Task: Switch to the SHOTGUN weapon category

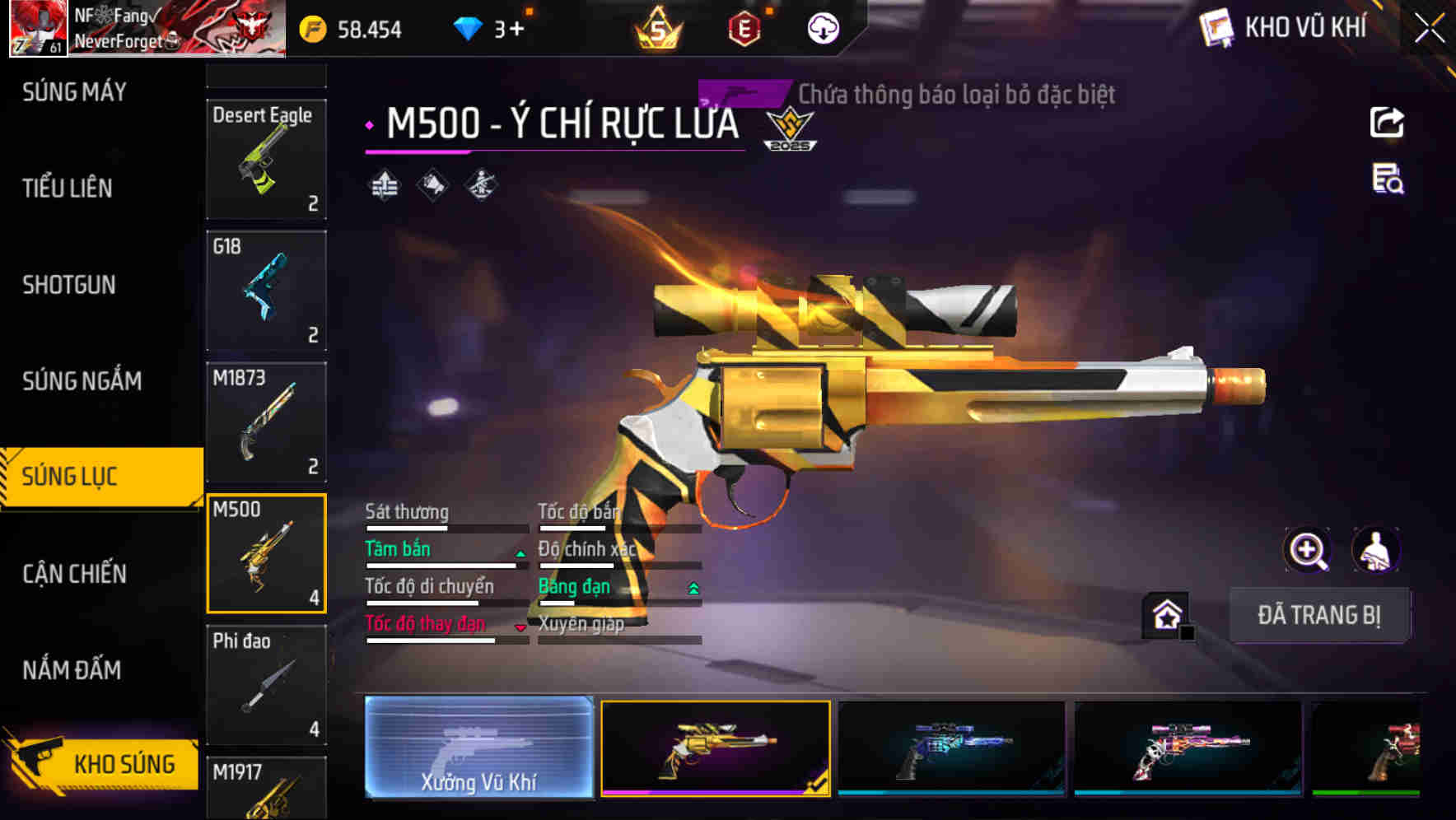Action: pos(68,285)
